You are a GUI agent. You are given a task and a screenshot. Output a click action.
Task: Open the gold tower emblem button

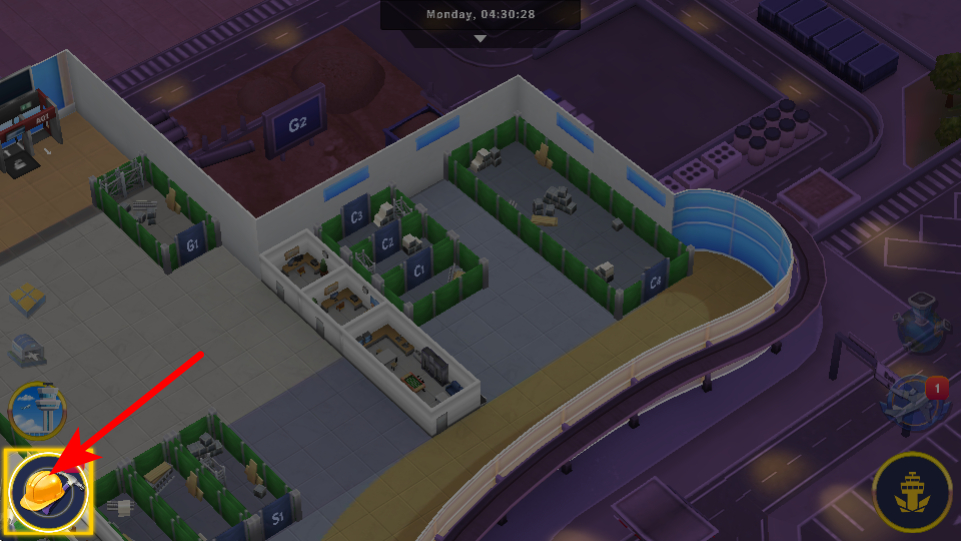[x=911, y=492]
